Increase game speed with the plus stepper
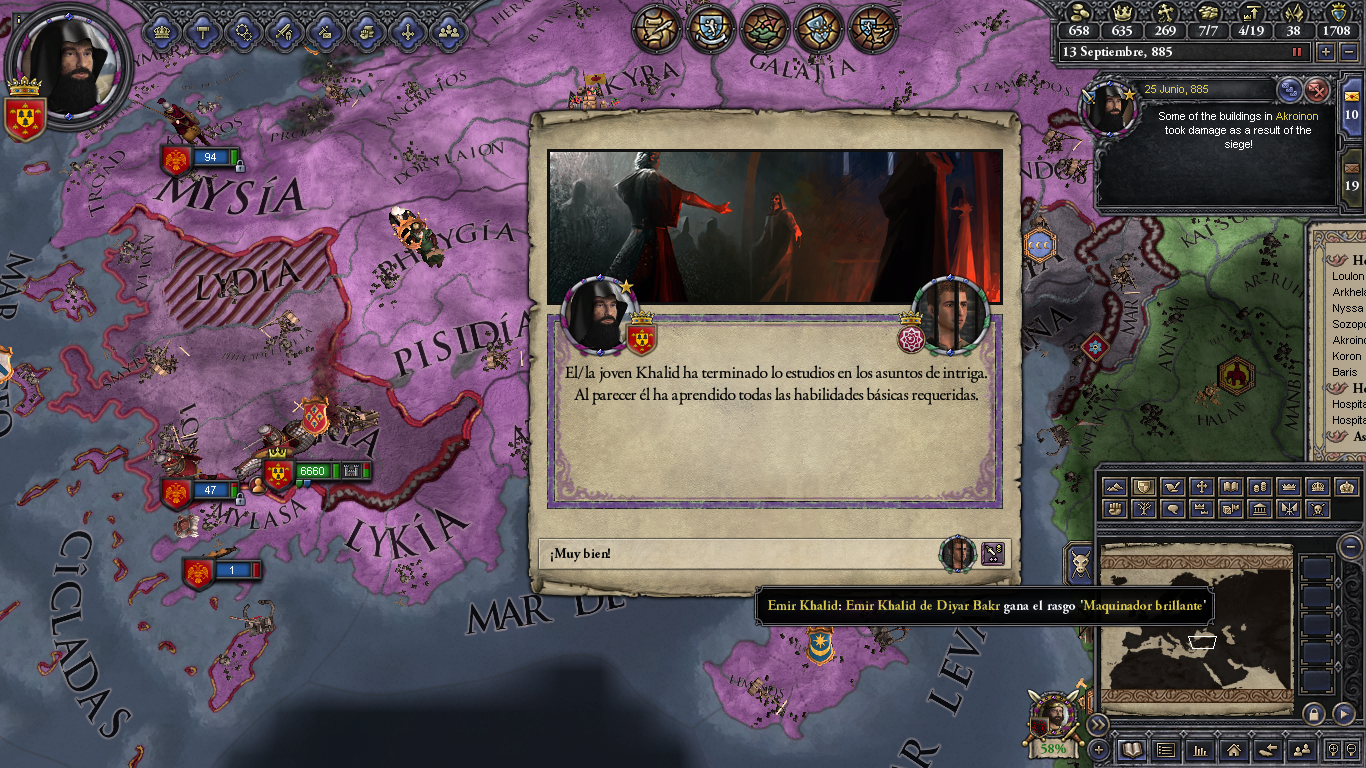 [1326, 52]
